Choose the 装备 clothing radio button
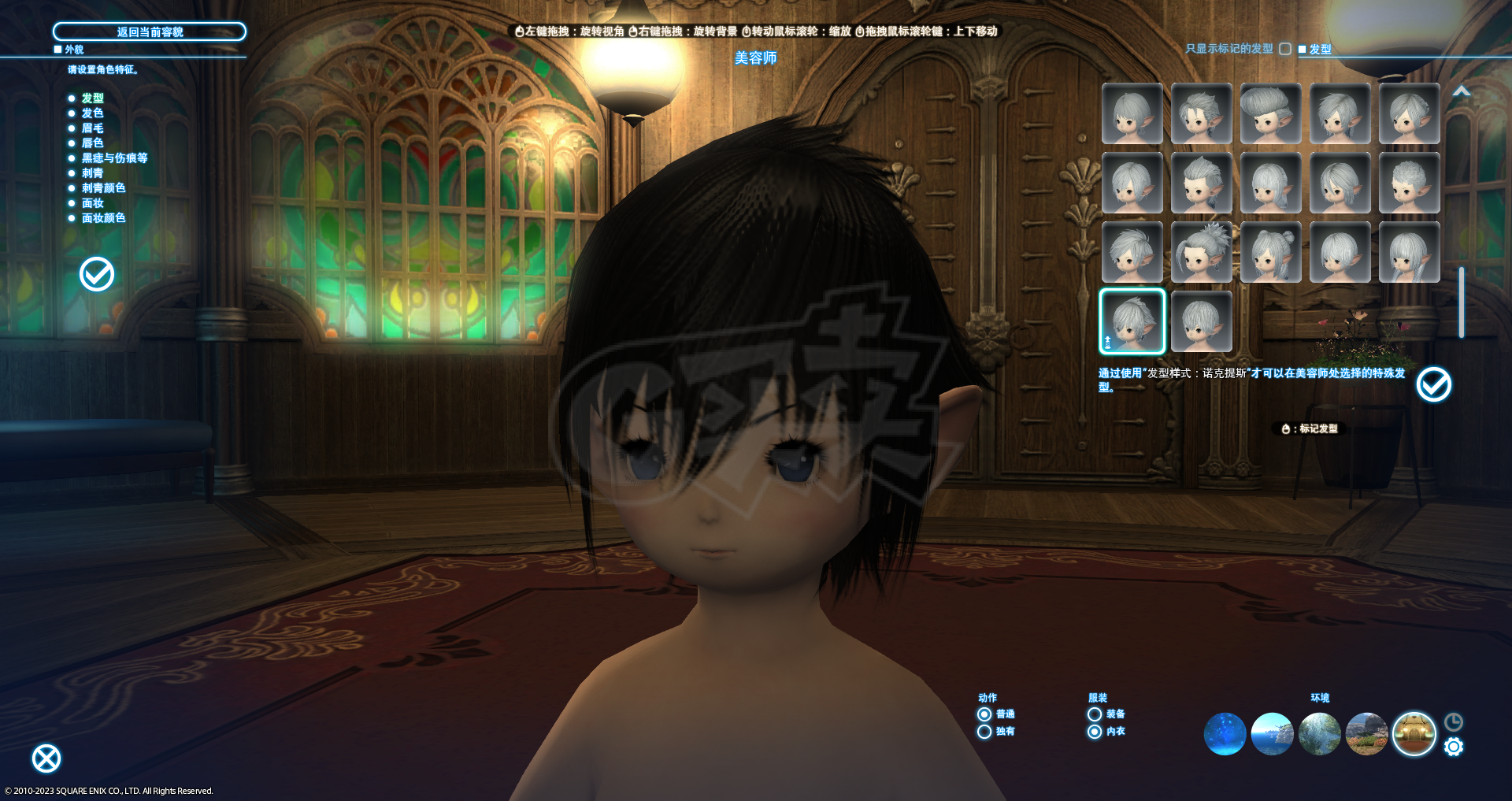1512x801 pixels. [1095, 714]
